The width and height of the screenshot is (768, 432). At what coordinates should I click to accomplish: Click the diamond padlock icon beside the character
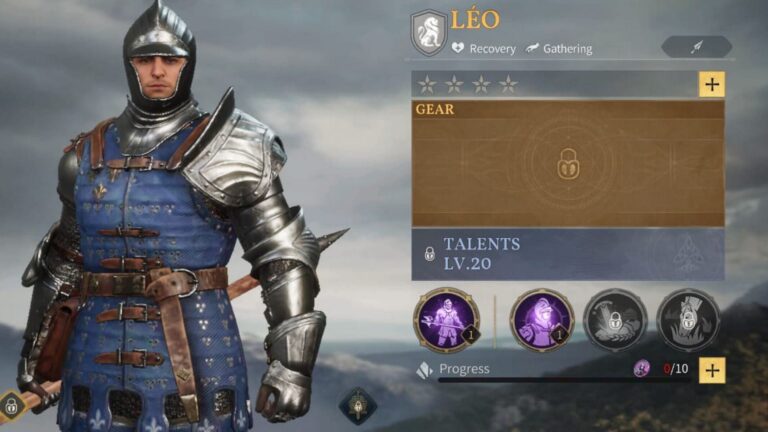pyautogui.click(x=11, y=406)
